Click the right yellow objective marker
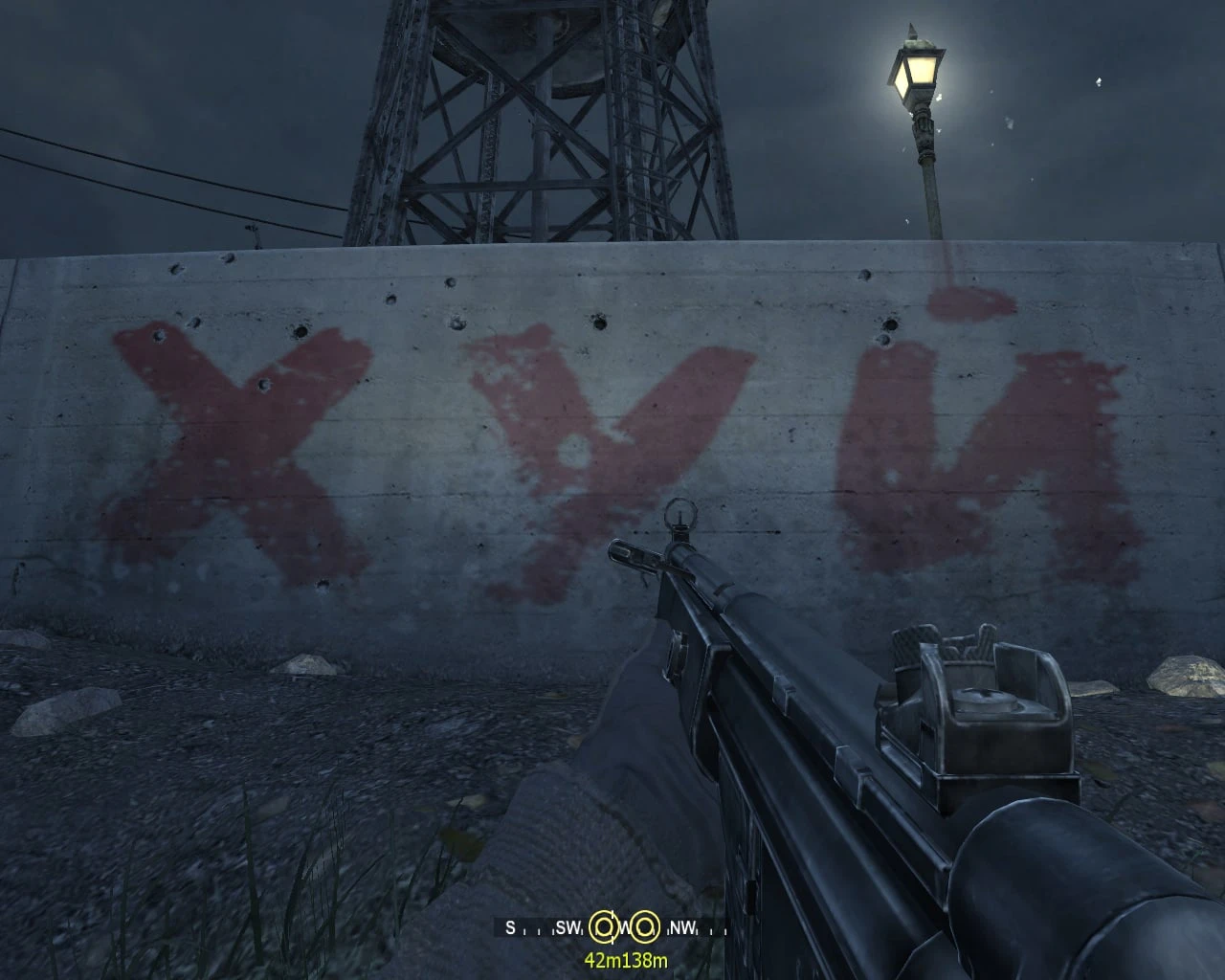1225x980 pixels. pyautogui.click(x=645, y=926)
